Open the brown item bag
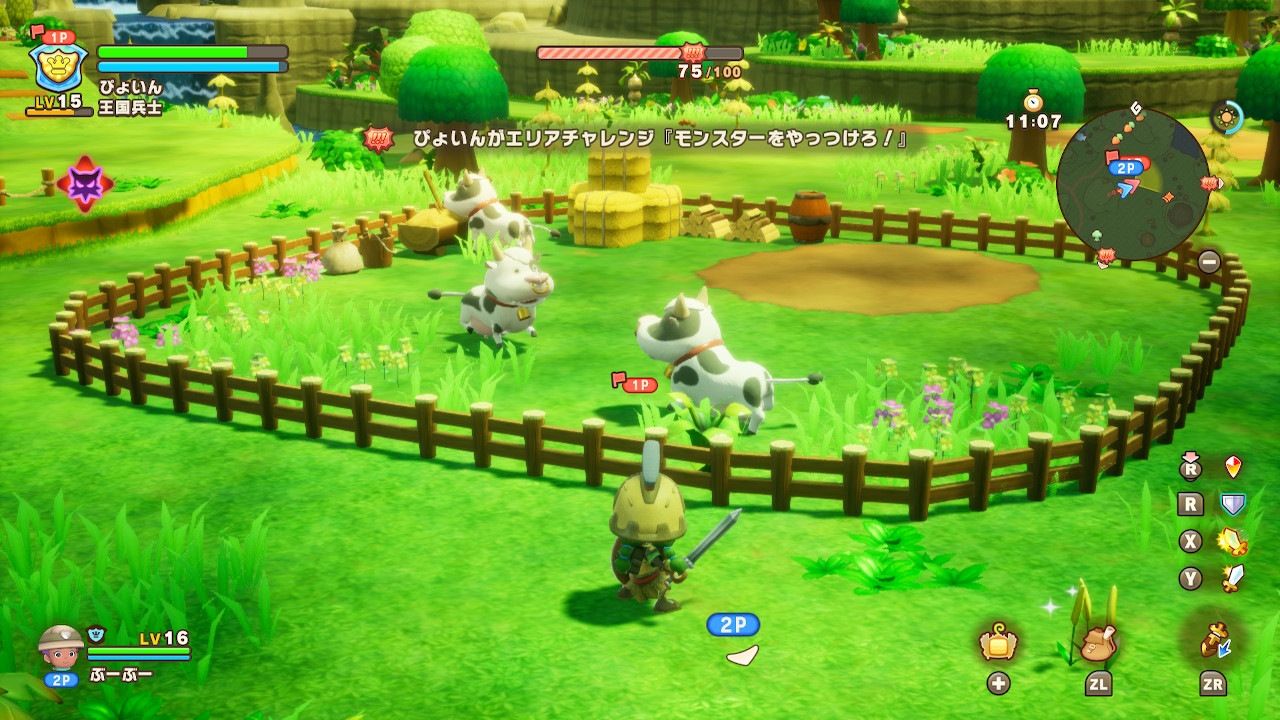Image resolution: width=1280 pixels, height=720 pixels. pos(1099,643)
